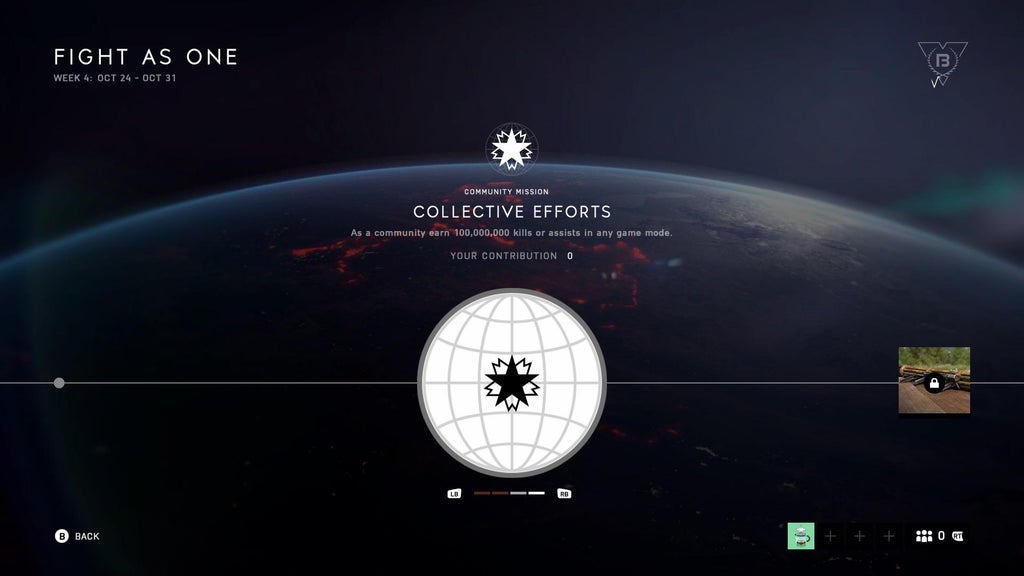Viewport: 1024px width, 576px height.
Task: Click the player avatar in the squad bar
Action: tap(801, 536)
